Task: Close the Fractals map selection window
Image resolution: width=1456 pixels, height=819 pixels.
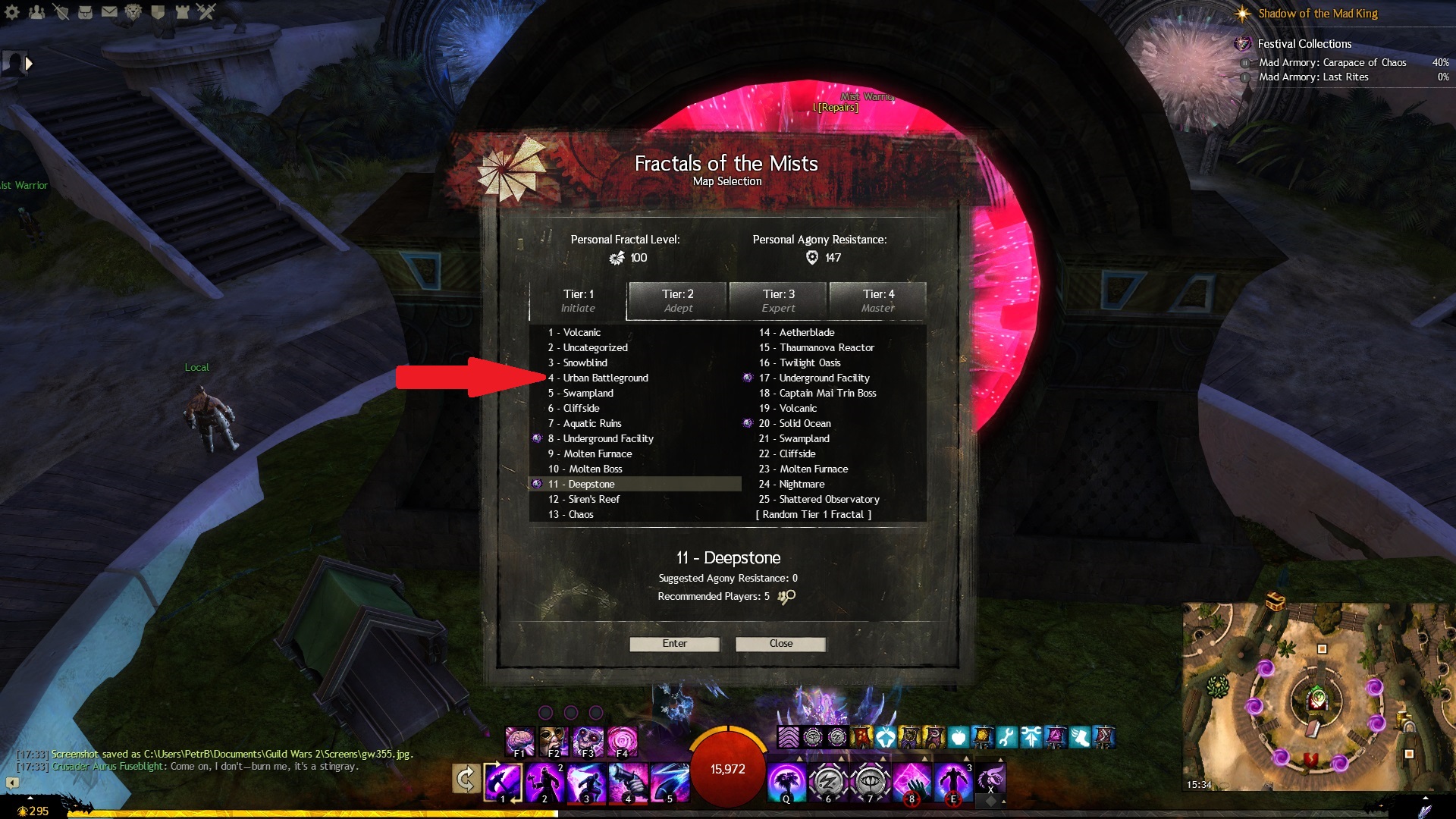Action: [780, 644]
